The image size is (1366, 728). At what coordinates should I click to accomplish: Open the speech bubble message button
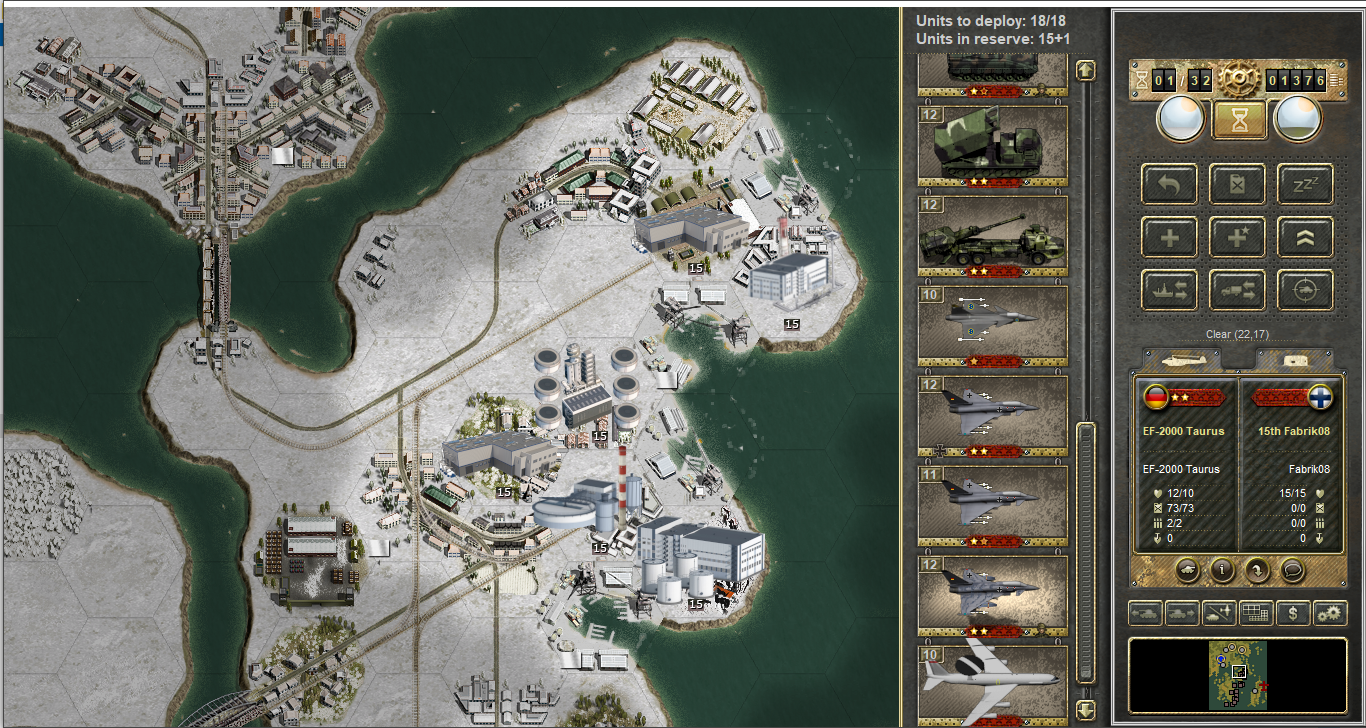coord(1293,570)
